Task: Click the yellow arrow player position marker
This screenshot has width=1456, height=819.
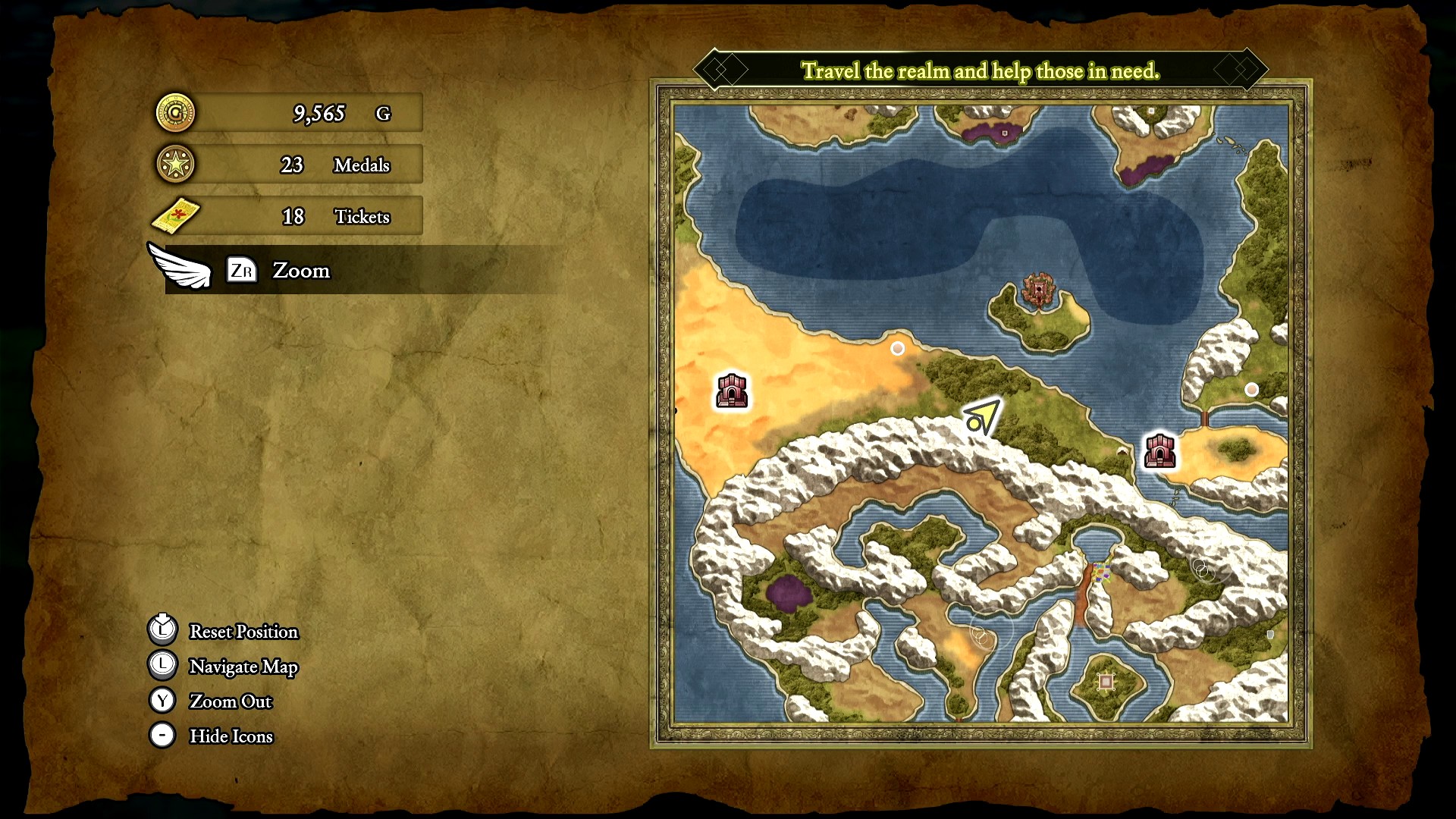Action: (981, 416)
